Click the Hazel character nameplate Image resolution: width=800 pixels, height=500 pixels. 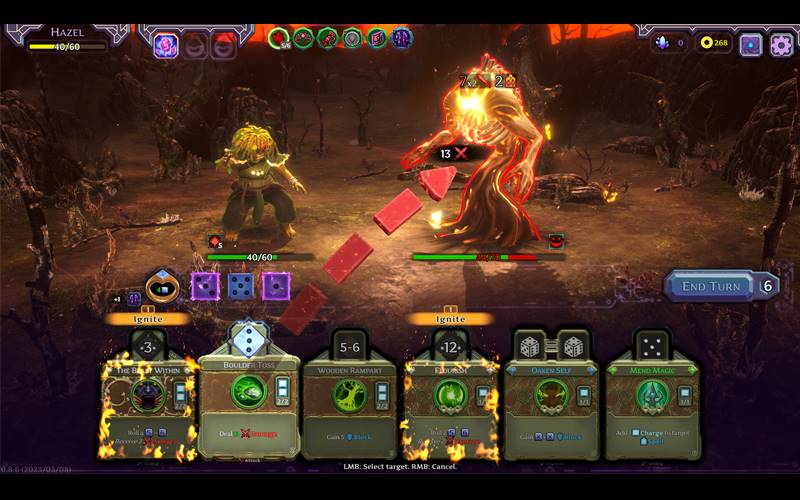point(68,33)
